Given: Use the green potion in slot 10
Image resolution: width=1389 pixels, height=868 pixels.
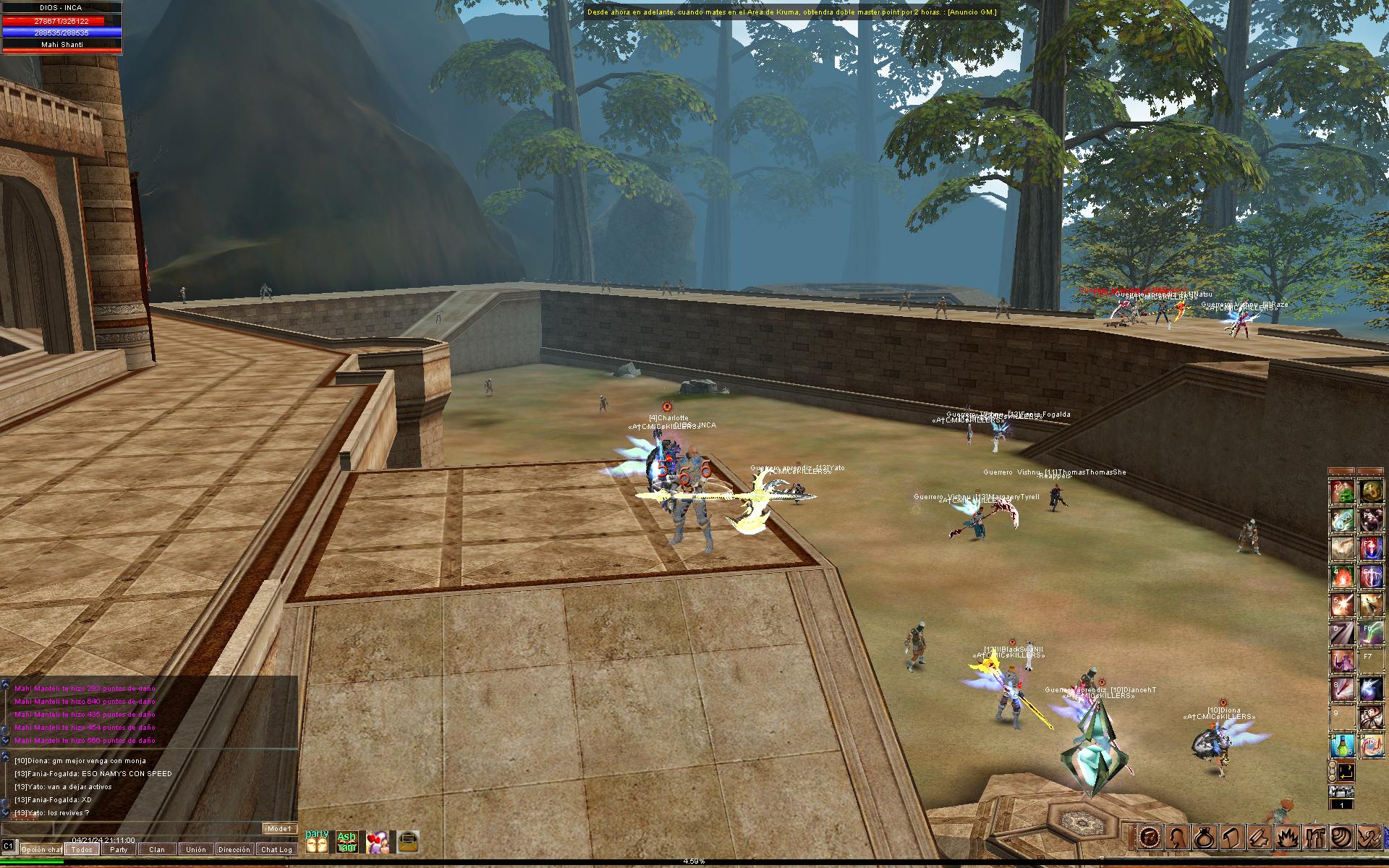Looking at the screenshot, I should tap(1342, 744).
